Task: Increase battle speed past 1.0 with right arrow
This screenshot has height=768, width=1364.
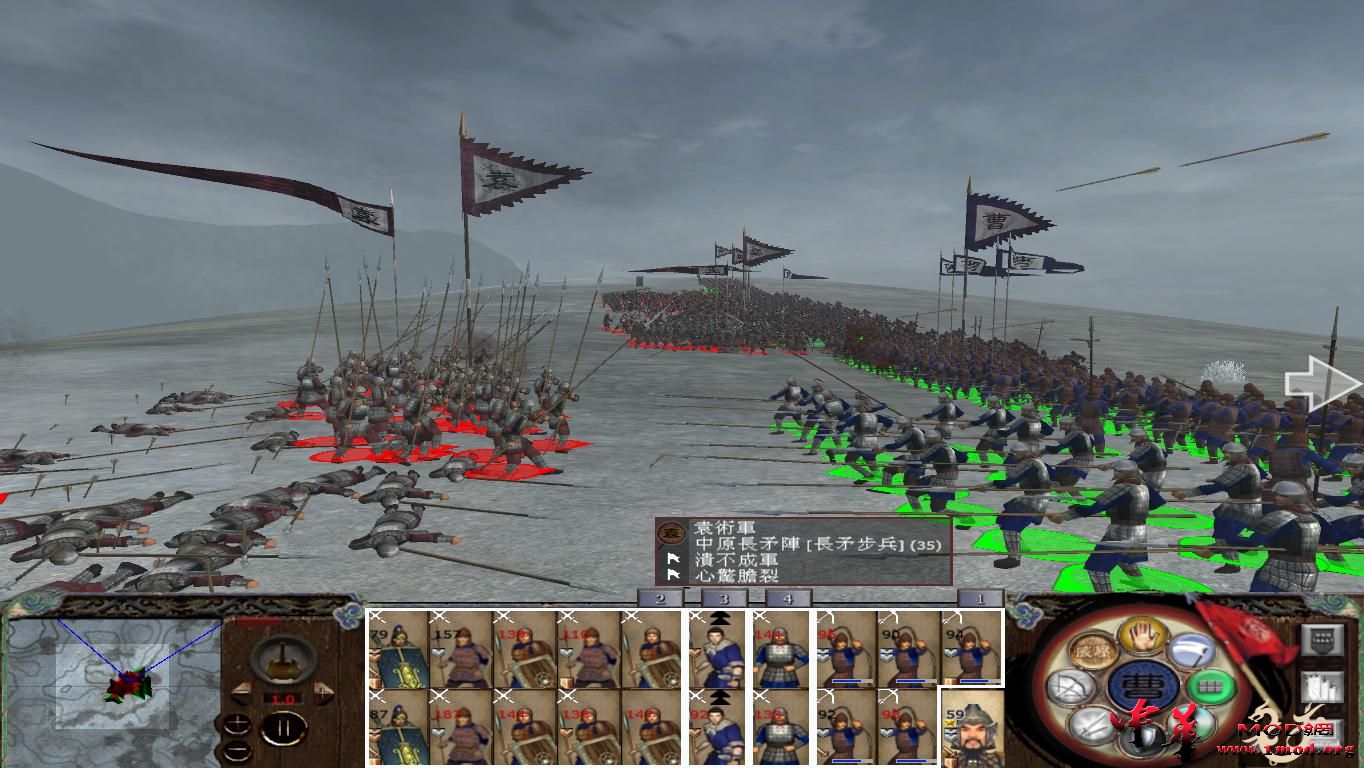Action: coord(322,692)
